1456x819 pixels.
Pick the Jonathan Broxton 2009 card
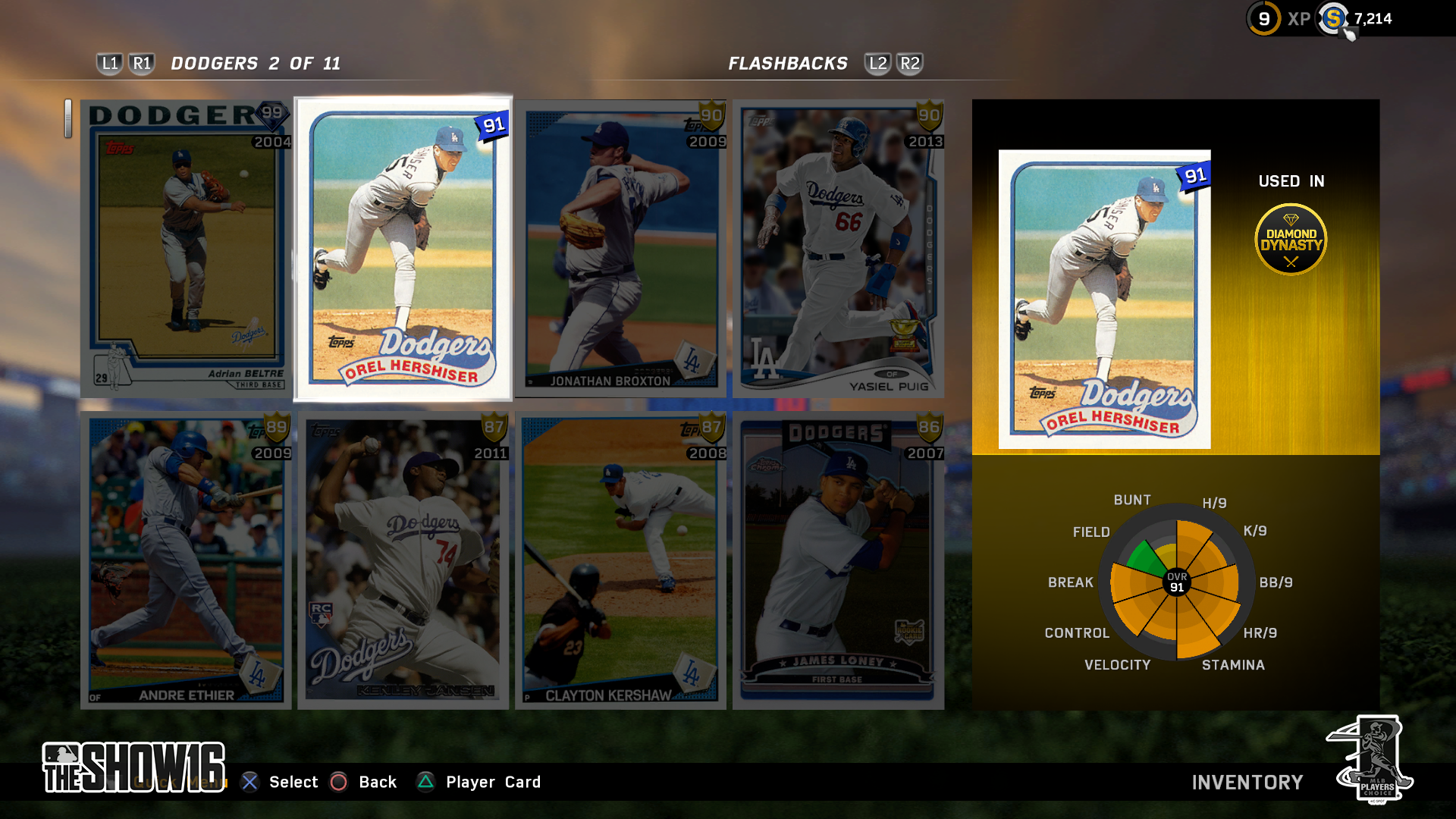(620, 249)
